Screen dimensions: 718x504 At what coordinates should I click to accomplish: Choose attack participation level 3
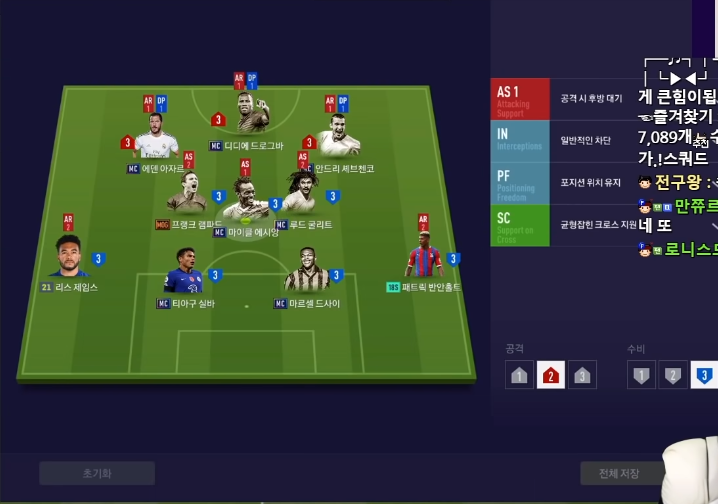click(582, 375)
